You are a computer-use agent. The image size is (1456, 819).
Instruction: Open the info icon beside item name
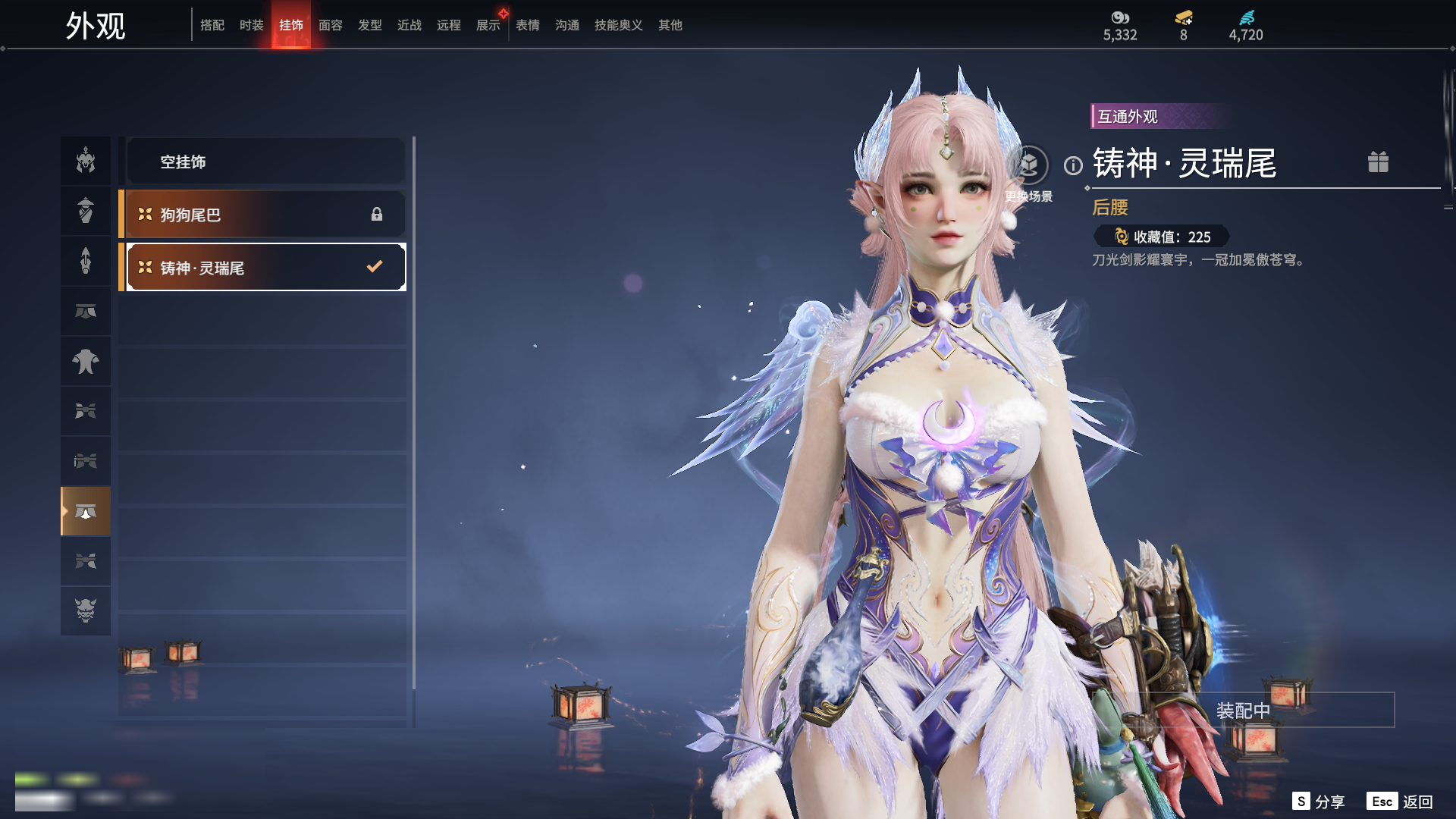[1073, 165]
